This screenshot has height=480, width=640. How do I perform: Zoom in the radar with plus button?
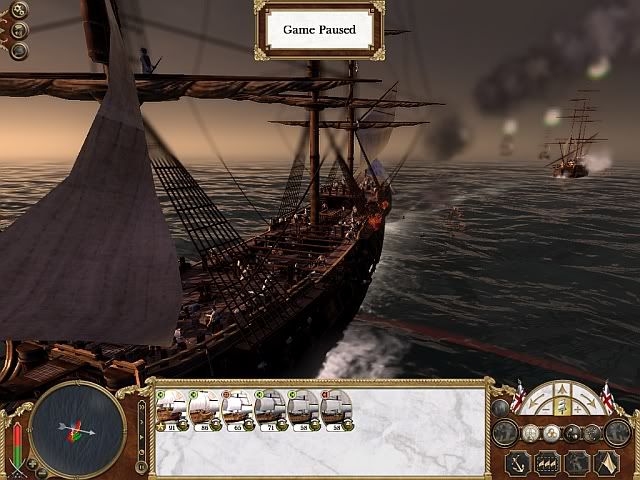pos(32,462)
